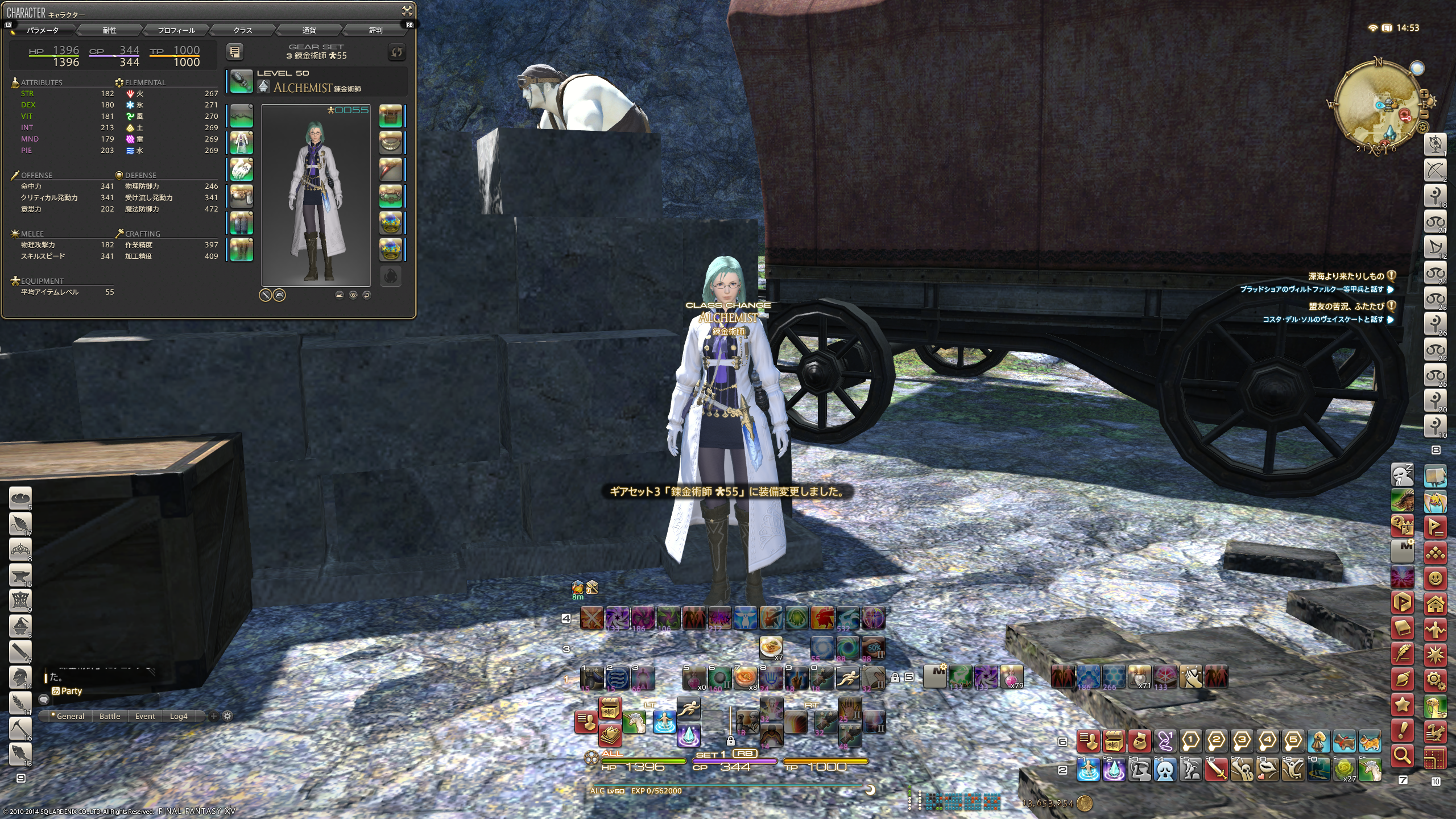Image resolution: width=1456 pixels, height=819 pixels.
Task: Open the プロフィール tab
Action: pos(176,30)
